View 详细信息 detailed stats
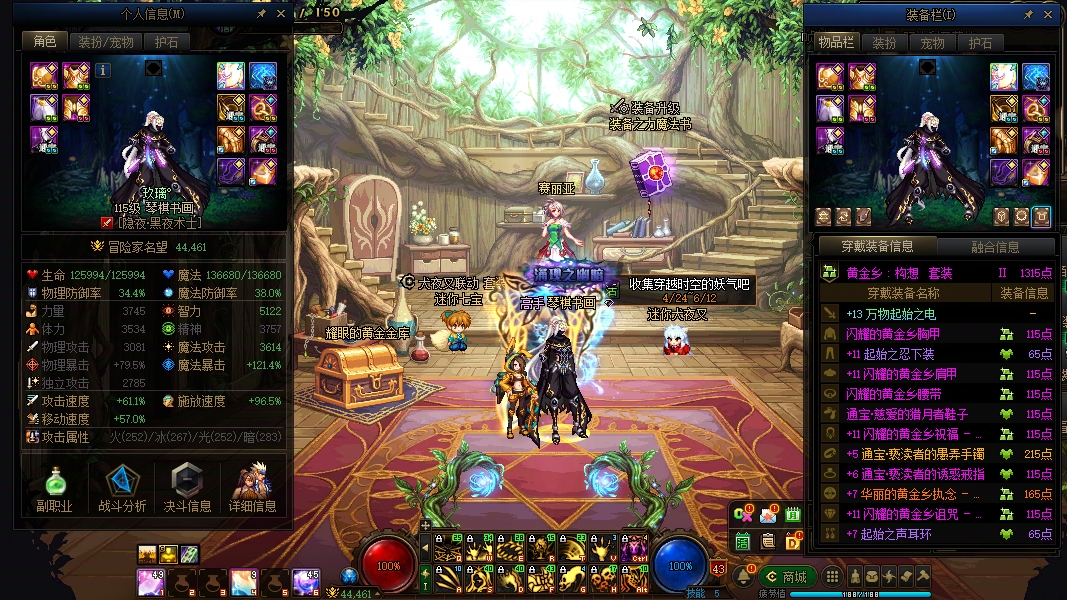 click(x=252, y=488)
